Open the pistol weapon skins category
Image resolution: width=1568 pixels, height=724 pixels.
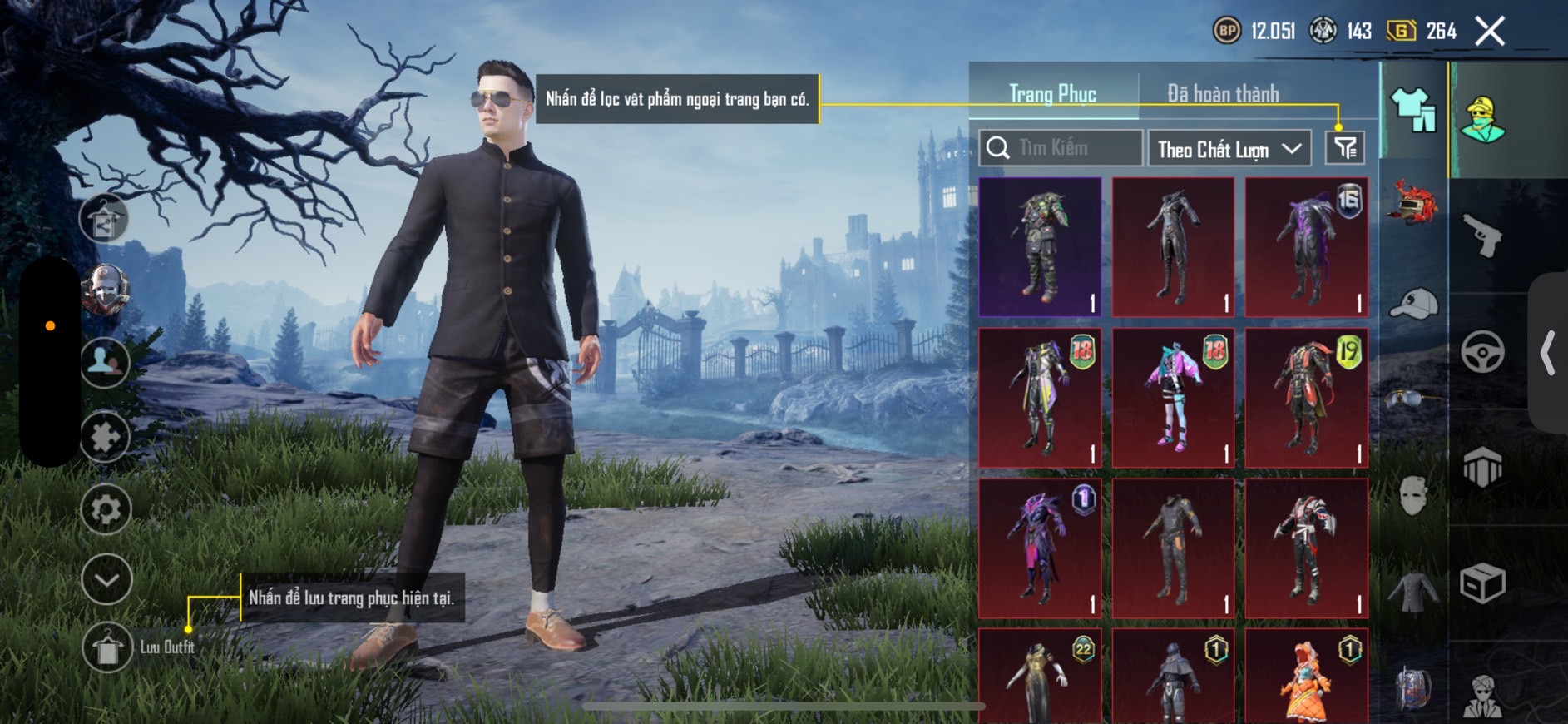pos(1482,236)
